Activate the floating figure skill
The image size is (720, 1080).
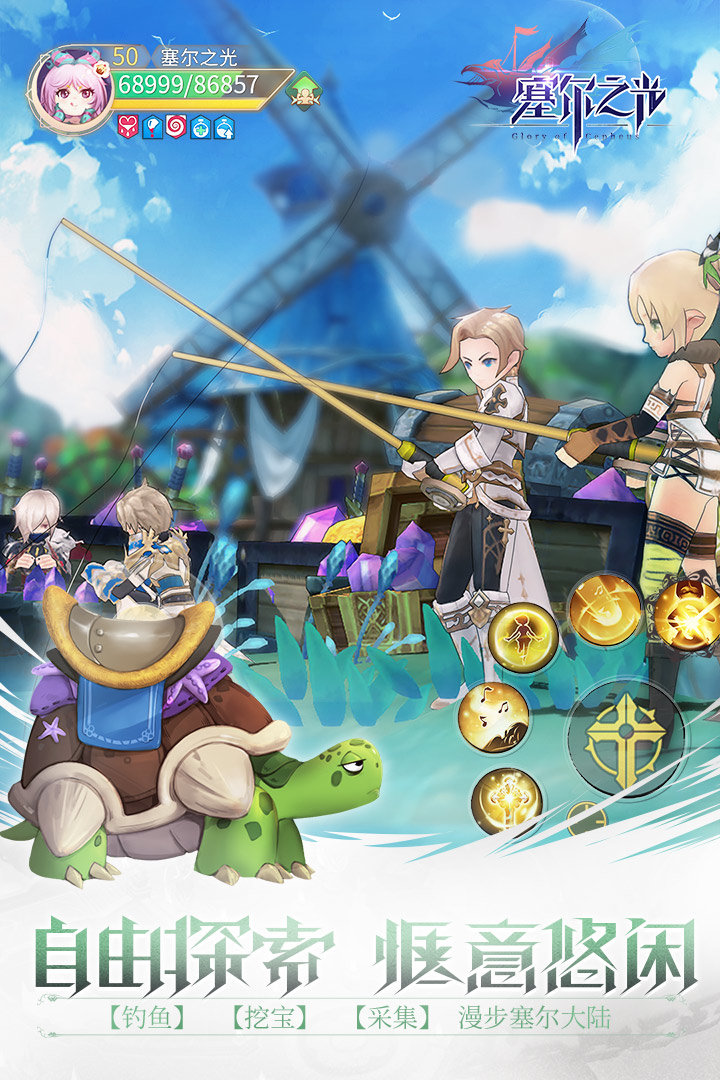point(523,637)
